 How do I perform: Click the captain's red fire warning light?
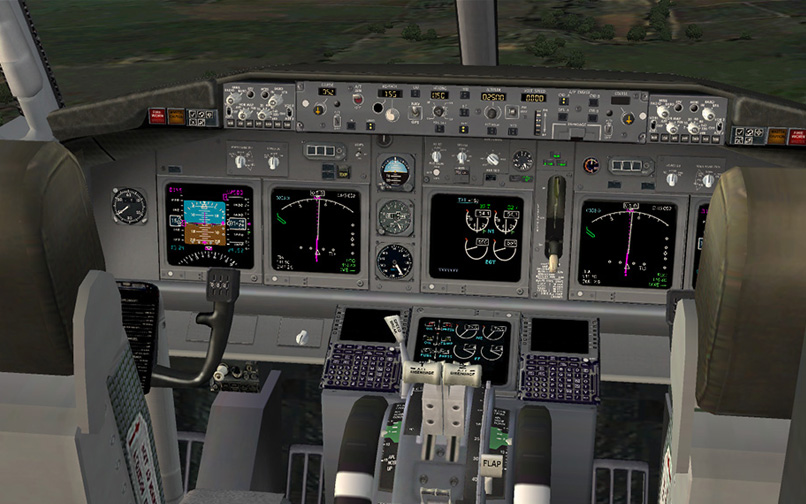coord(157,116)
